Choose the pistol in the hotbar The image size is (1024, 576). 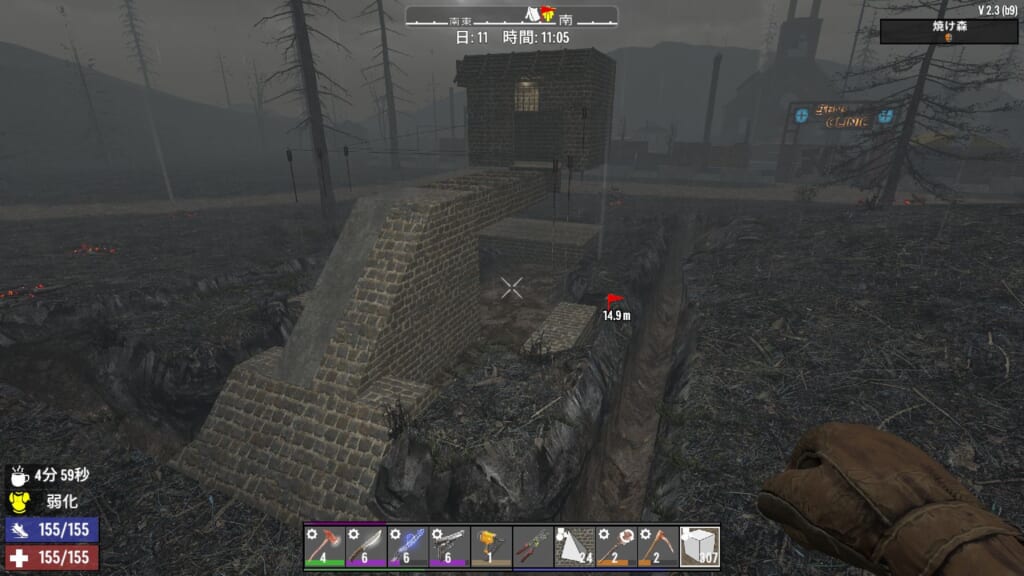pos(449,547)
